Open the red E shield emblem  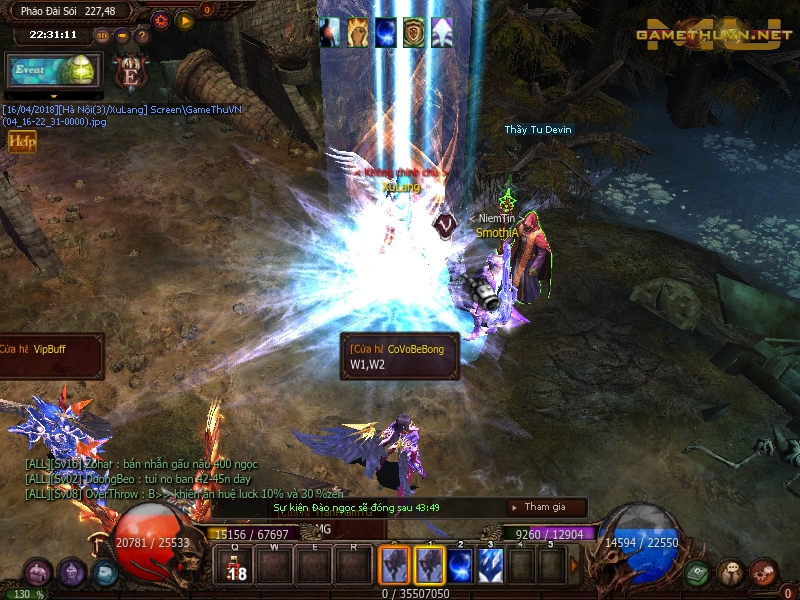click(x=130, y=72)
